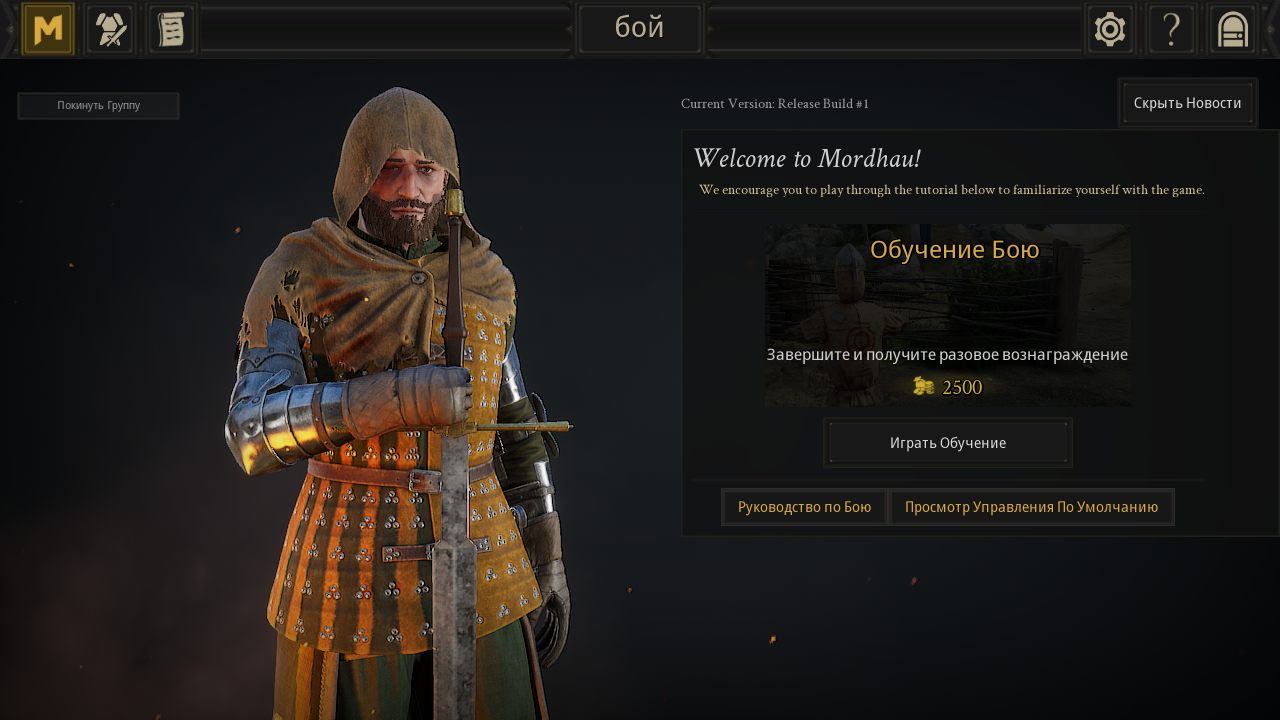Open settings with the gear icon
This screenshot has height=720, width=1280.
[x=1110, y=28]
